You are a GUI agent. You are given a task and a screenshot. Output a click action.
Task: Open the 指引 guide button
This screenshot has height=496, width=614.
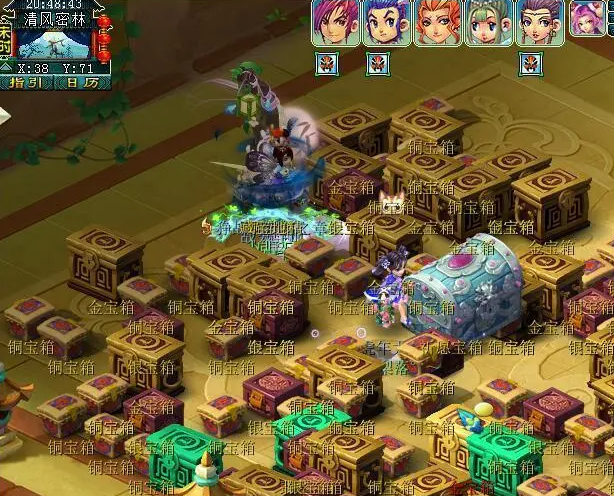(x=24, y=83)
